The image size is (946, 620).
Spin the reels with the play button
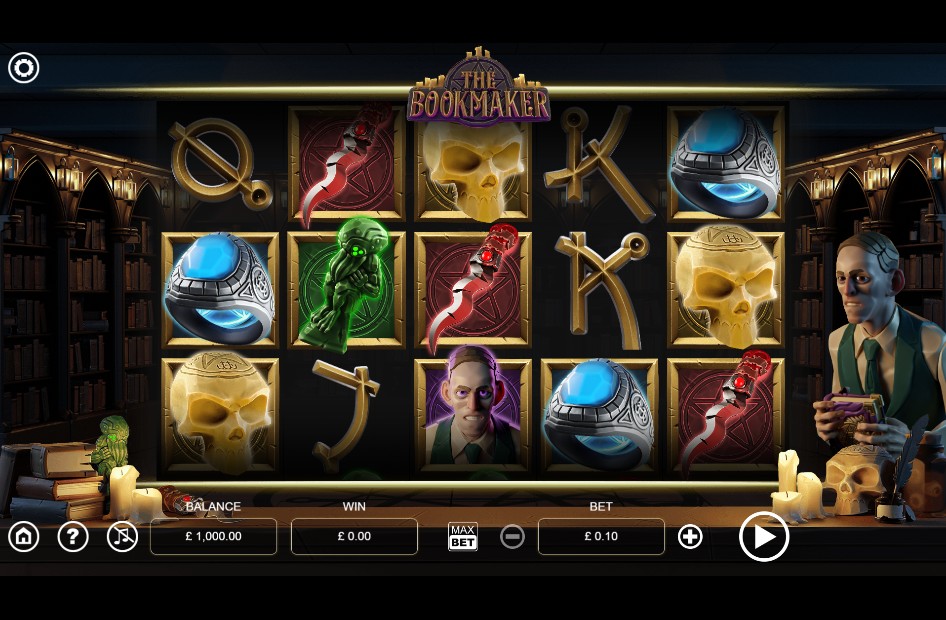pos(764,537)
